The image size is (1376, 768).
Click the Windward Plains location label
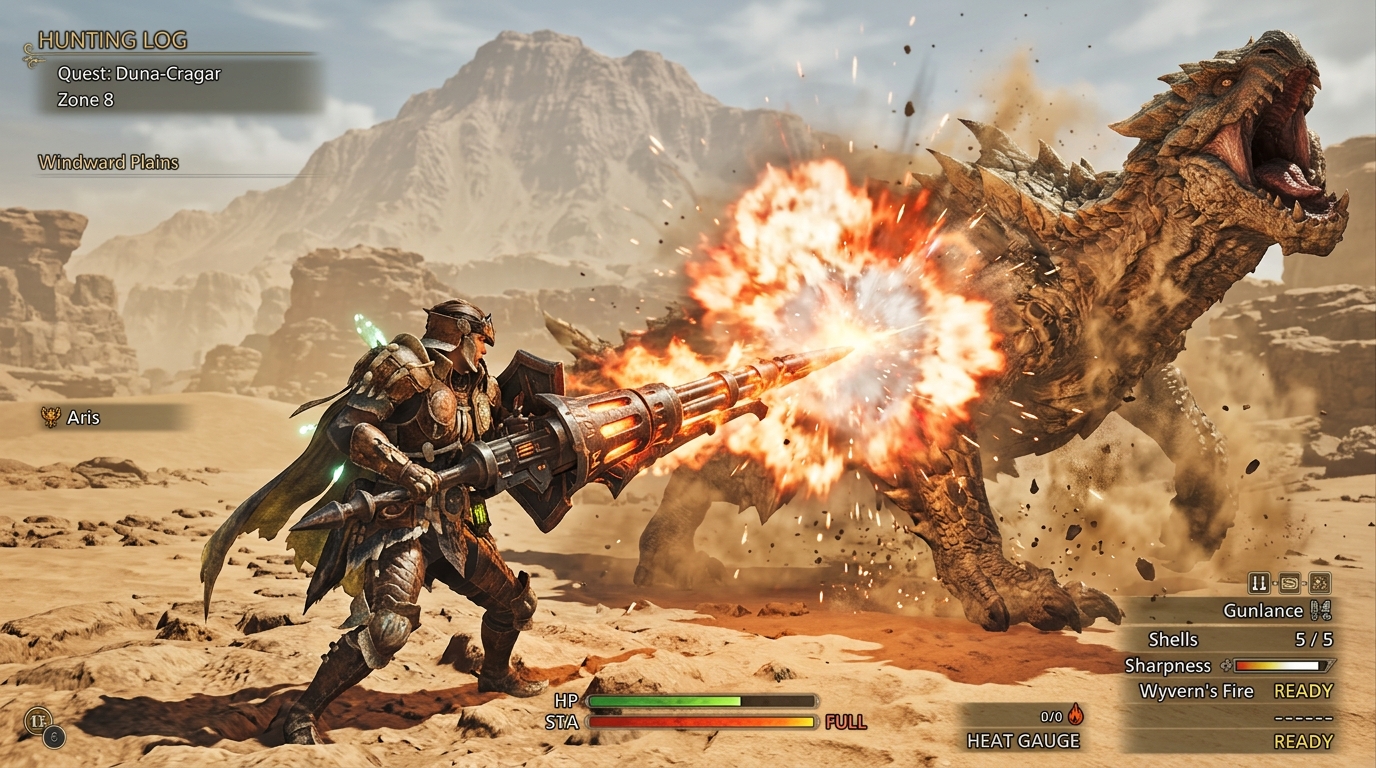106,162
